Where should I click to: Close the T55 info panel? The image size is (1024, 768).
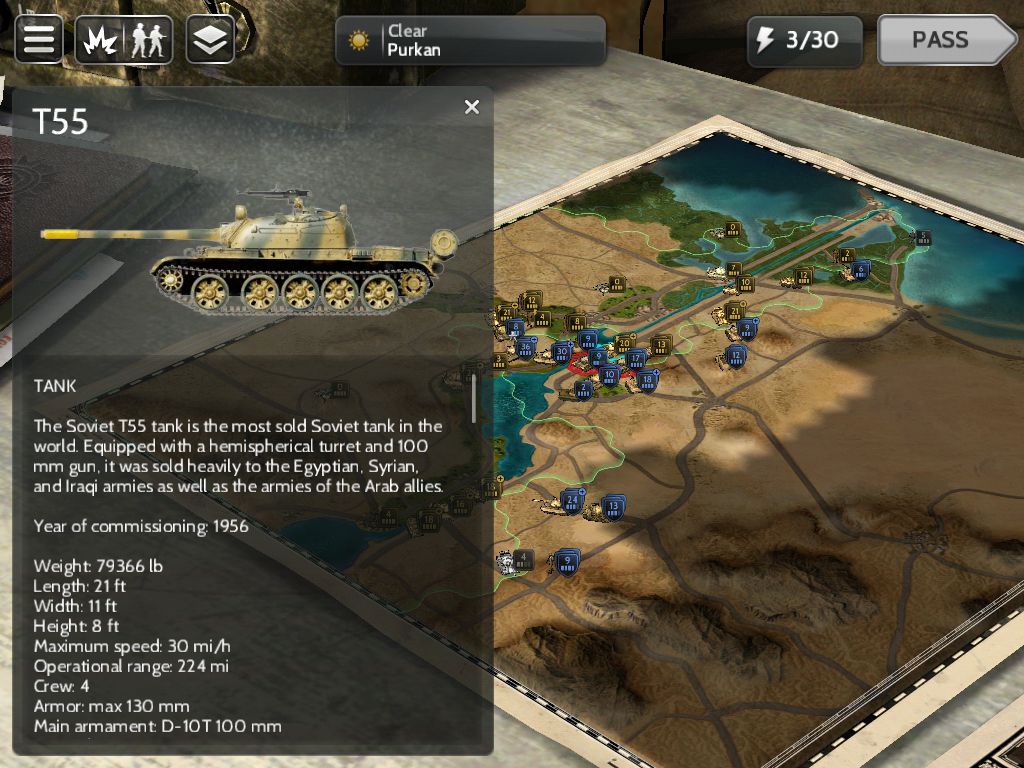(472, 107)
